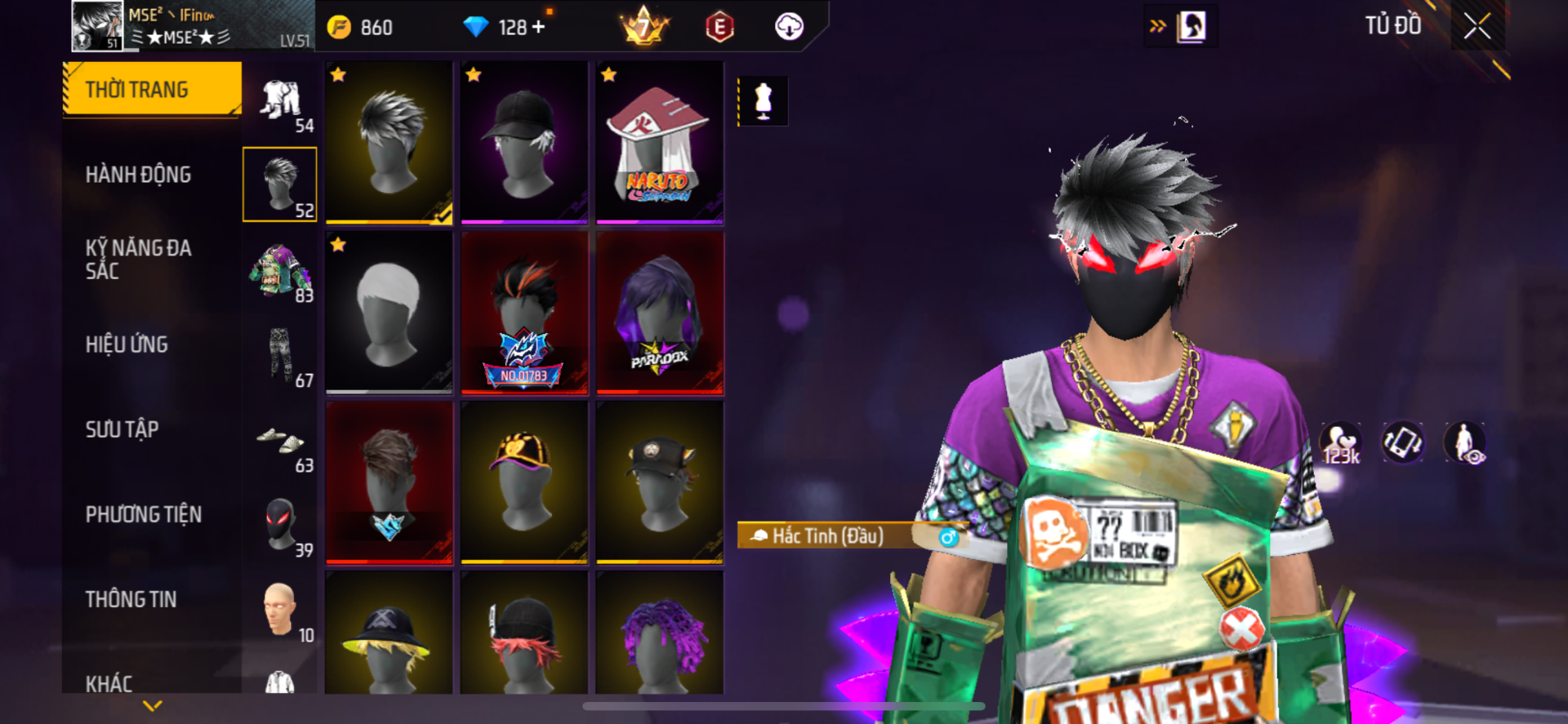This screenshot has height=724, width=1568.
Task: Select the mask category with 39 items
Action: (280, 527)
